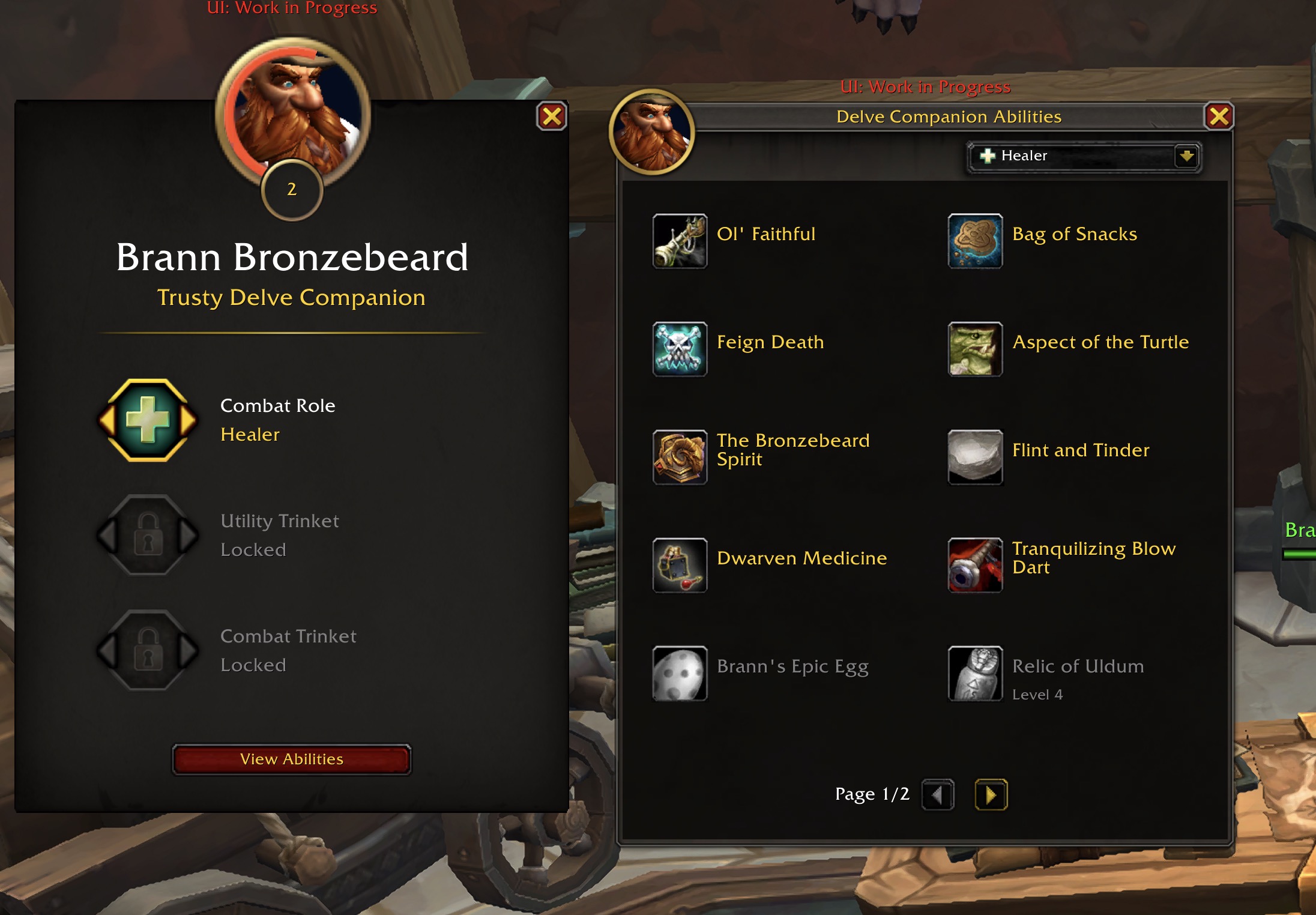Inspect the Relic of Uldum icon
This screenshot has width=1316, height=915.
pyautogui.click(x=975, y=674)
